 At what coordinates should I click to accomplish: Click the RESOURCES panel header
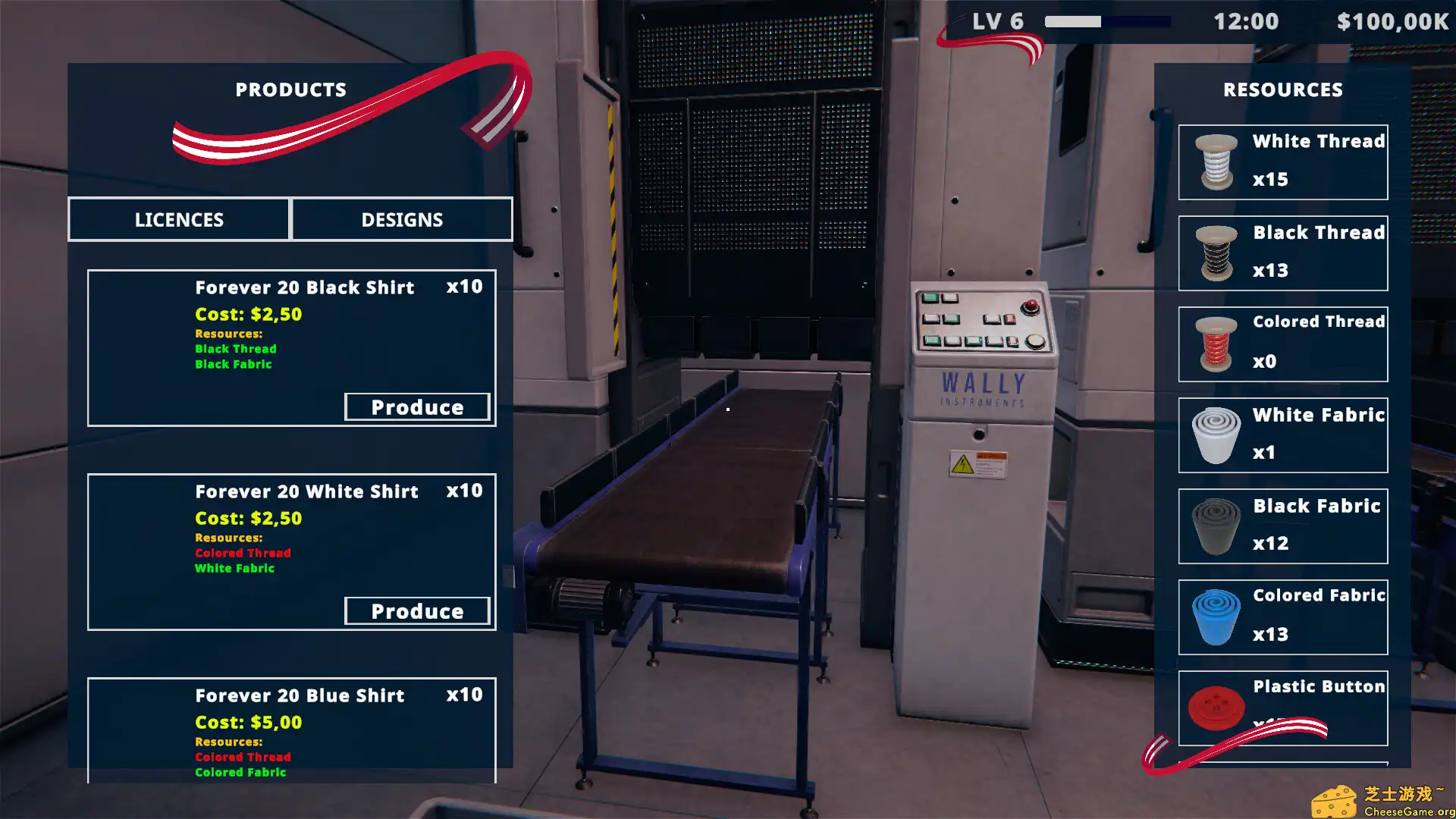click(1282, 89)
